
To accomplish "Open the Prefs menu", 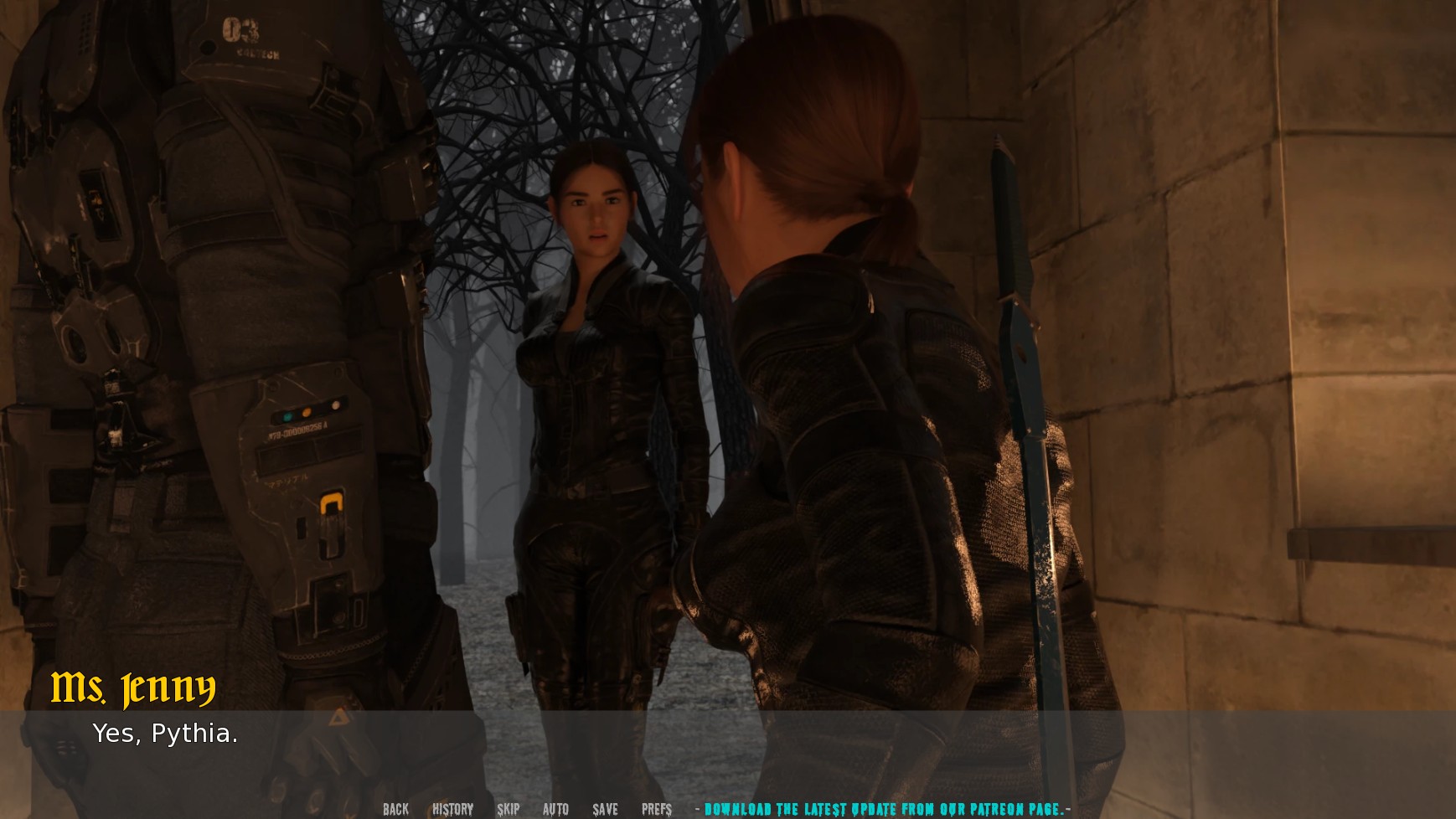I will point(657,809).
